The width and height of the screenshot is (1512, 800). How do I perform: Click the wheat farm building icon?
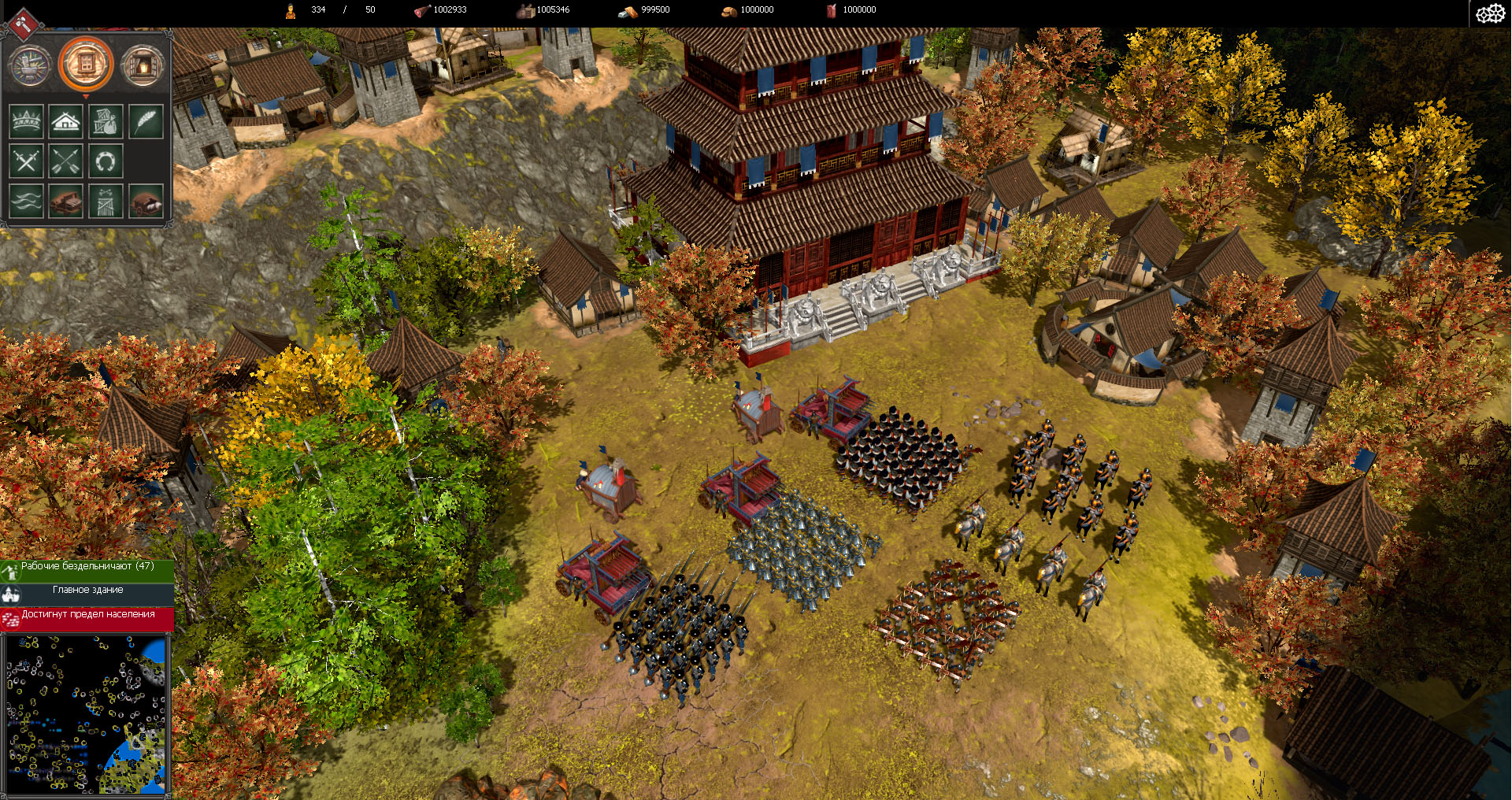tap(146, 121)
